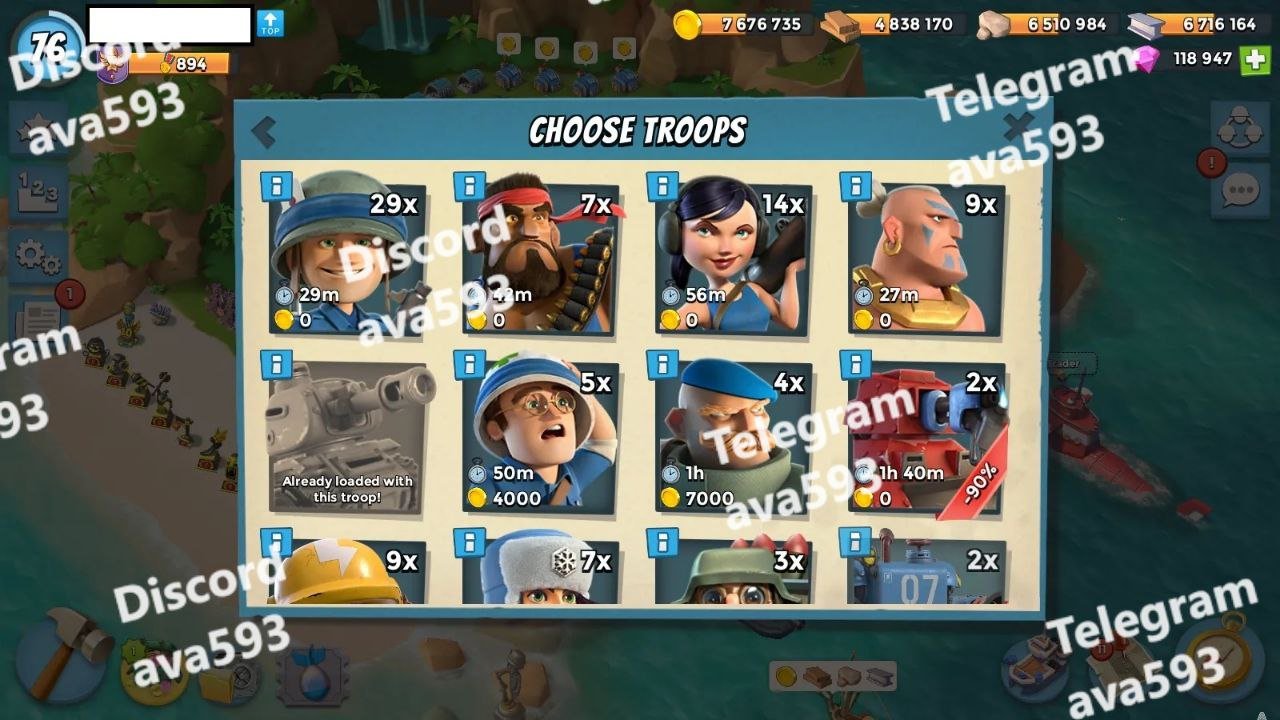The width and height of the screenshot is (1280, 720).
Task: Show info for the greyed-out Tank
Action: [x=276, y=364]
